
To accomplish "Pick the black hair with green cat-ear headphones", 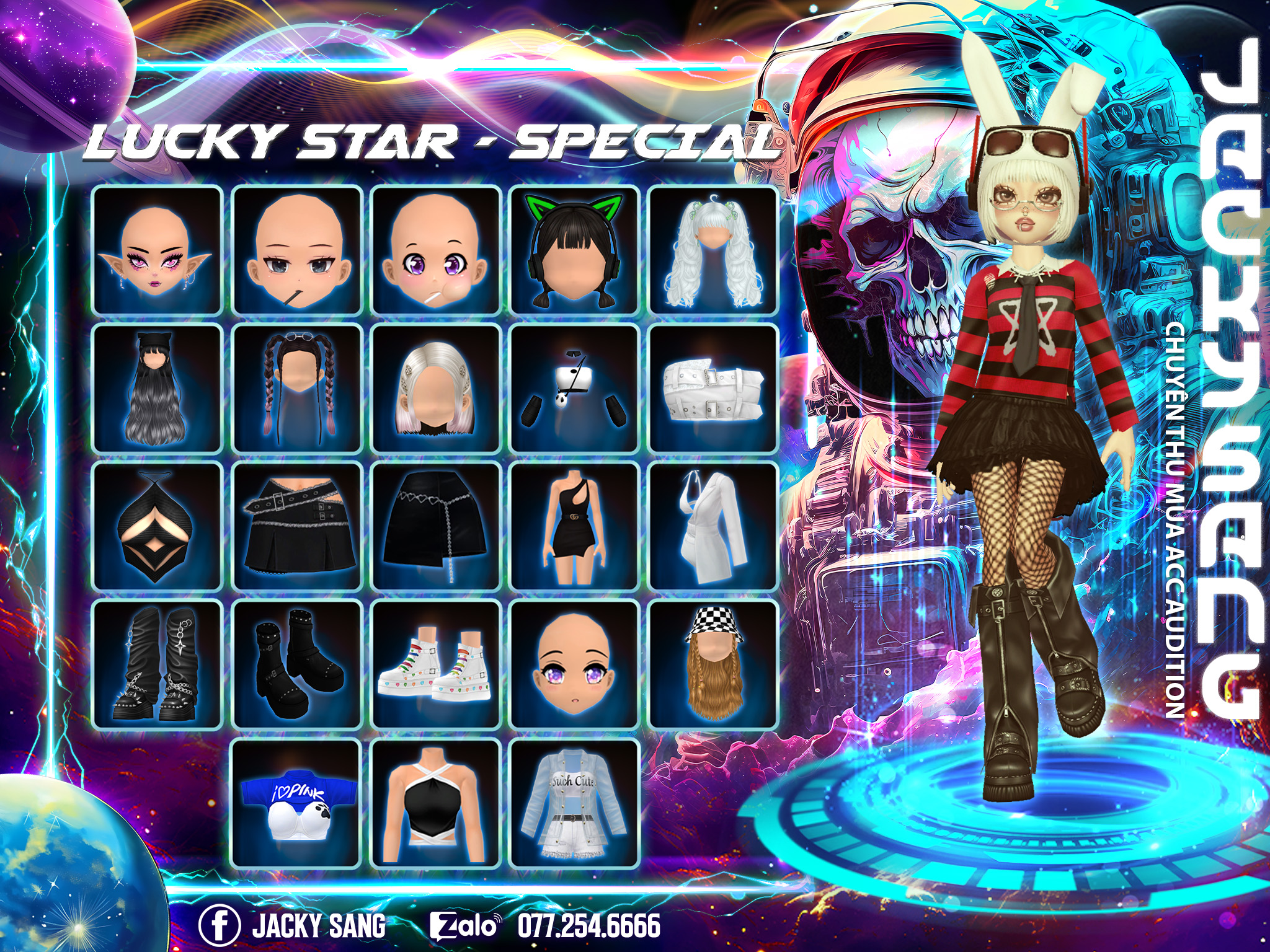I will (574, 250).
